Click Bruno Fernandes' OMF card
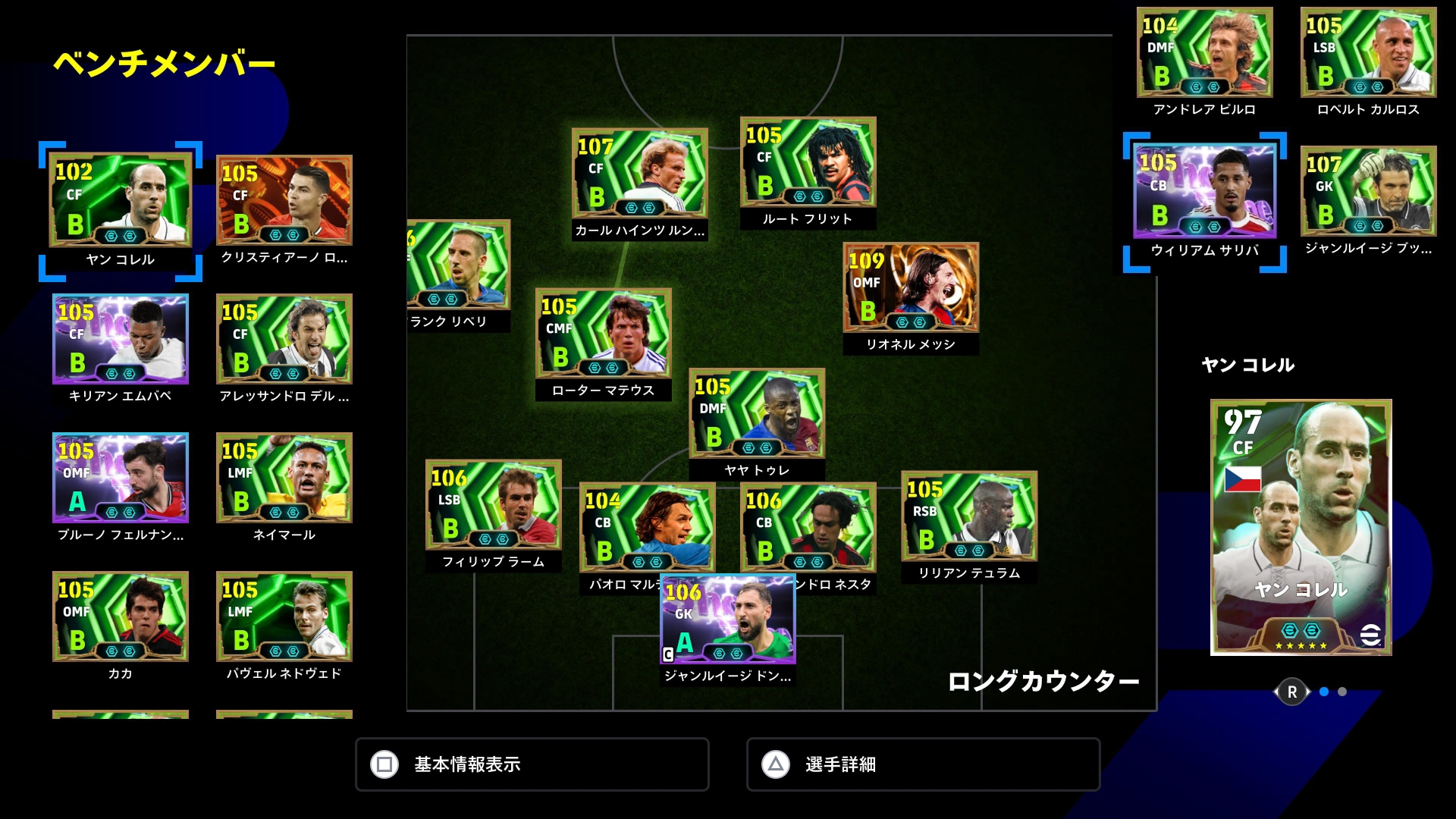 coord(121,478)
